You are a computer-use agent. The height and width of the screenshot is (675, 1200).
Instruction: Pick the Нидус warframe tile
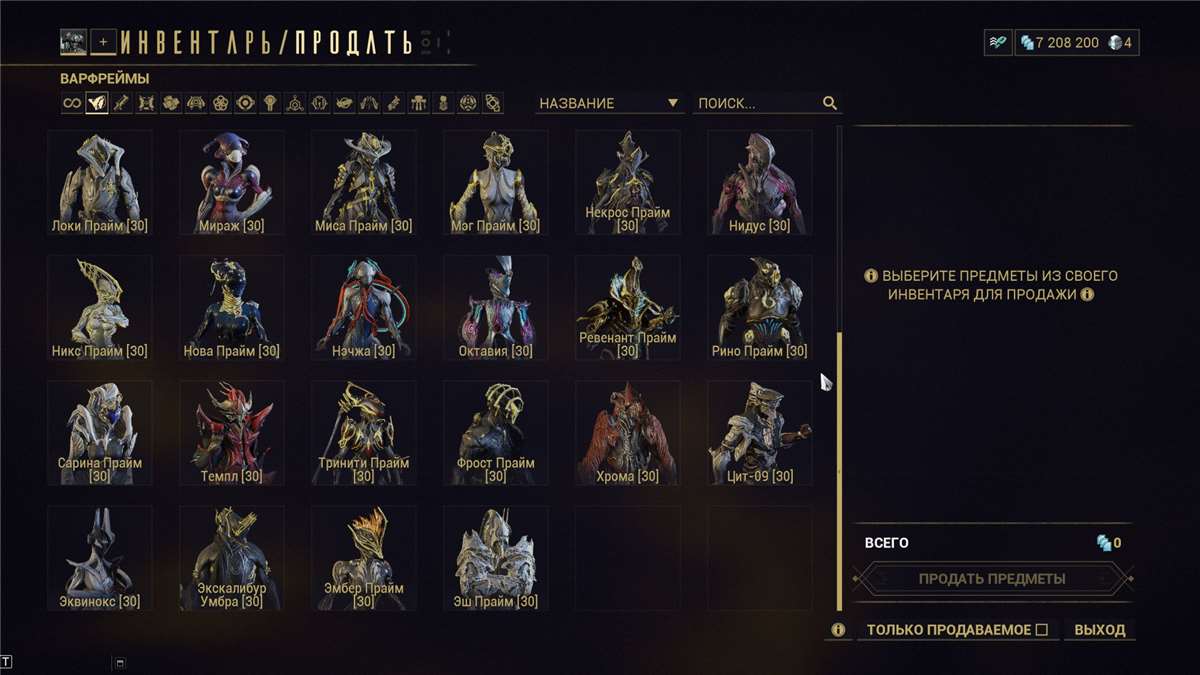click(x=760, y=182)
